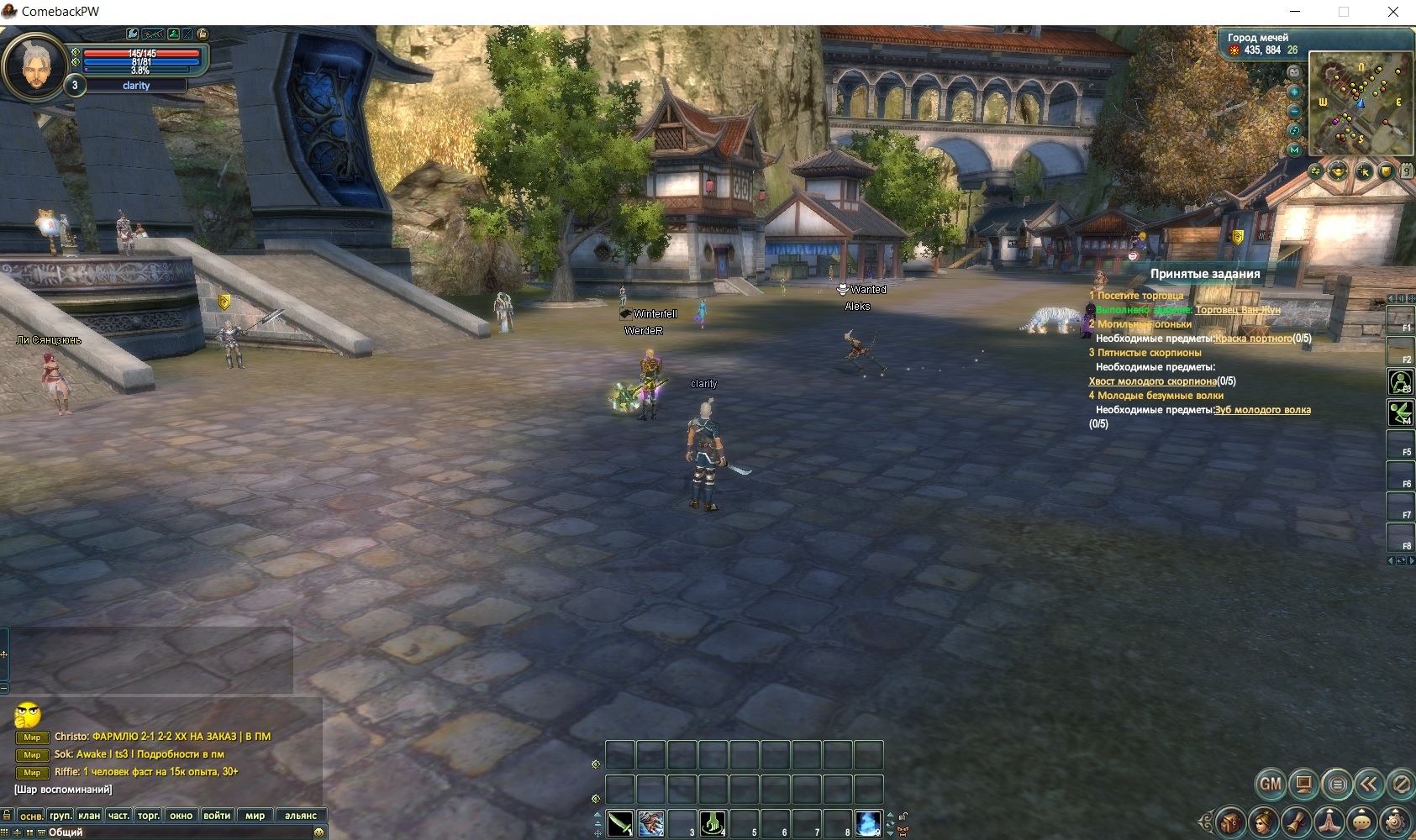
Task: Zoom out the minimap with minus button
Action: (x=1294, y=111)
